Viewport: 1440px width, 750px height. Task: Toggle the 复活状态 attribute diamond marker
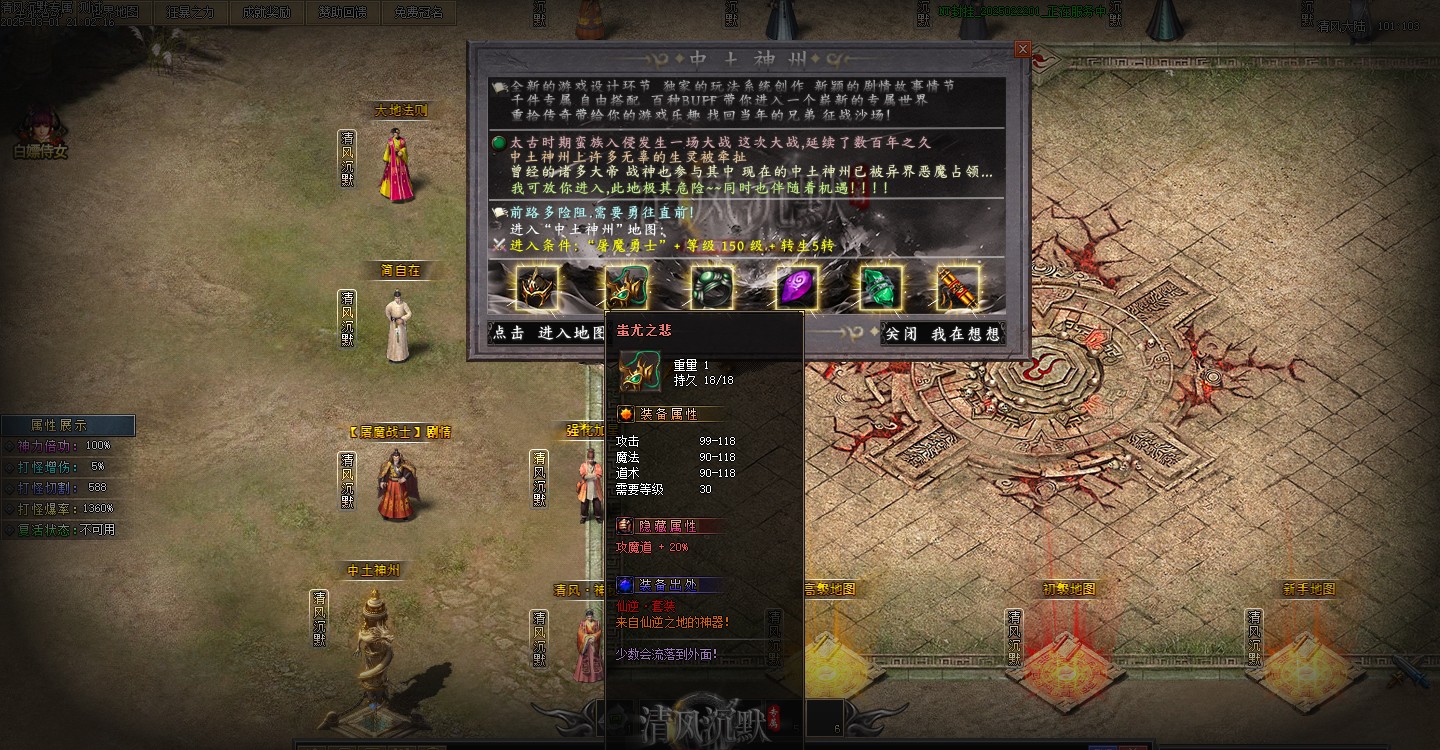pos(8,528)
